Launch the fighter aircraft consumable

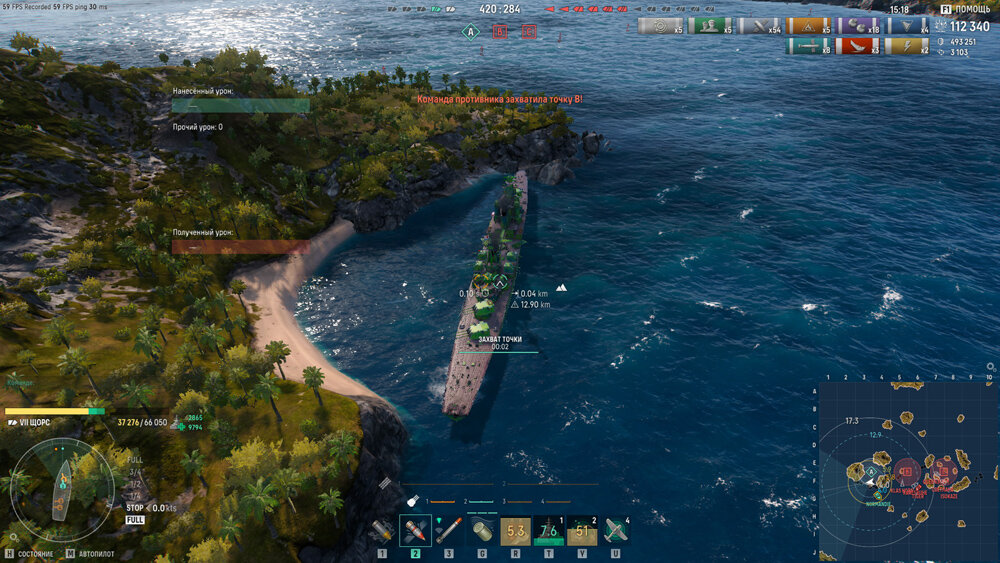click(615, 530)
